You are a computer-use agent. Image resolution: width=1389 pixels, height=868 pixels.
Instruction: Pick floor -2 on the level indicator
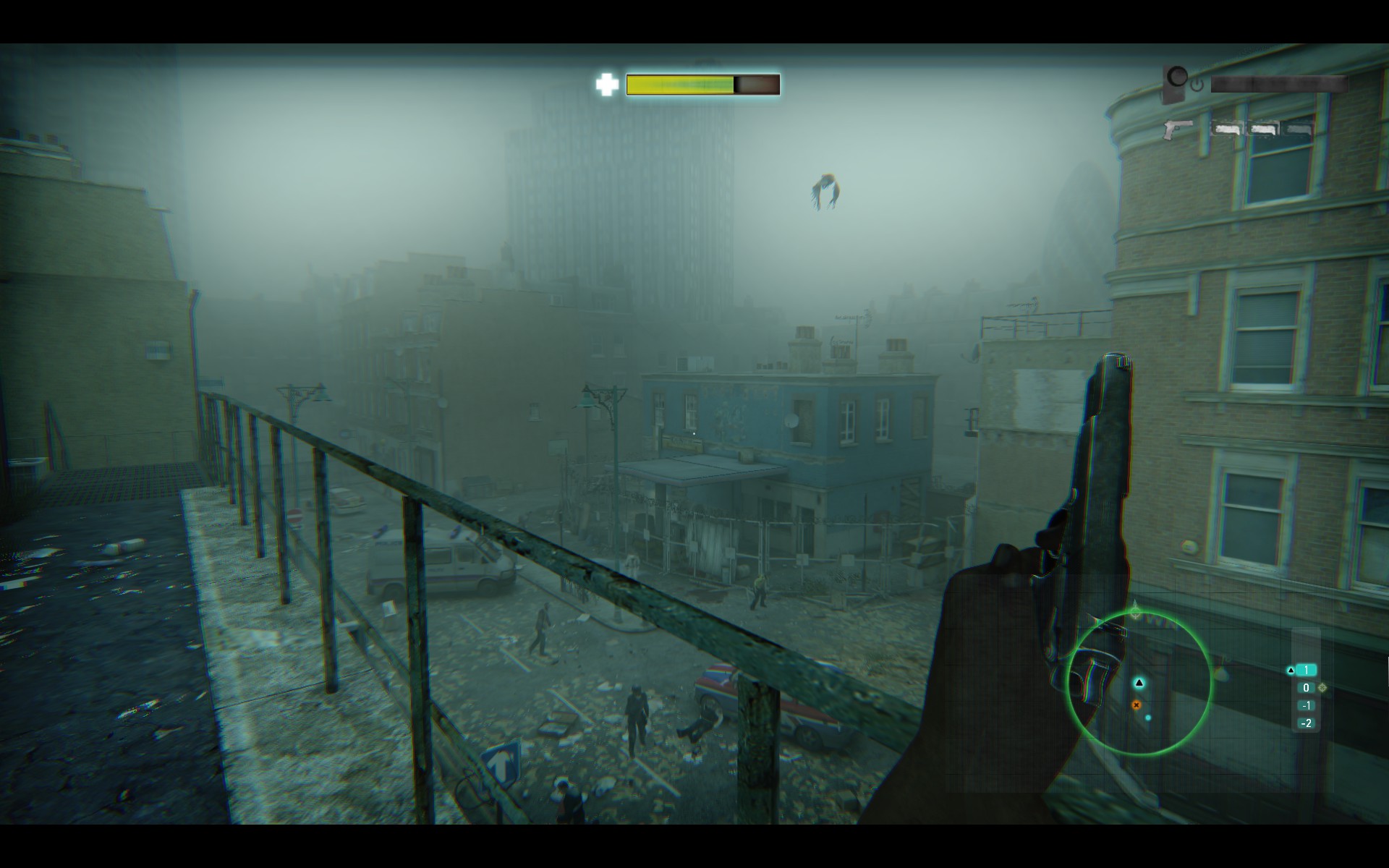click(x=1306, y=723)
